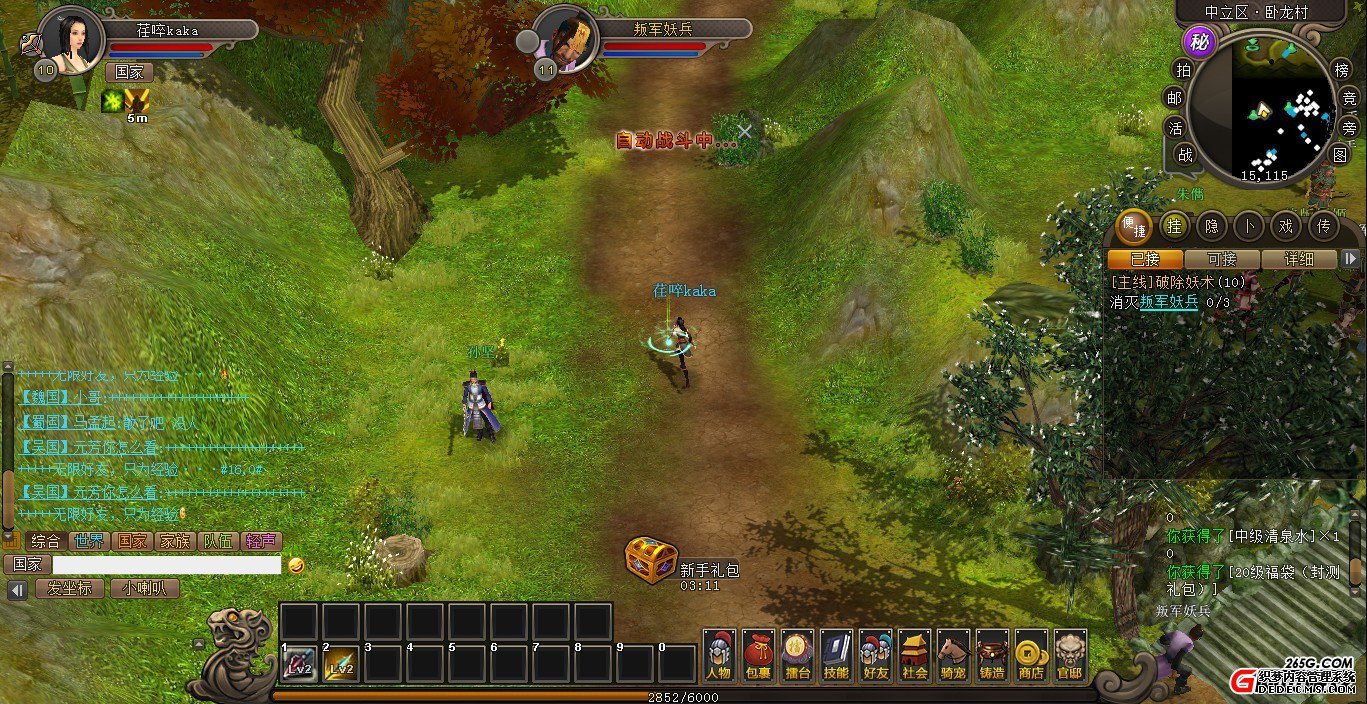Open the 包裹 inventory bag
The height and width of the screenshot is (704, 1367).
pyautogui.click(x=758, y=656)
